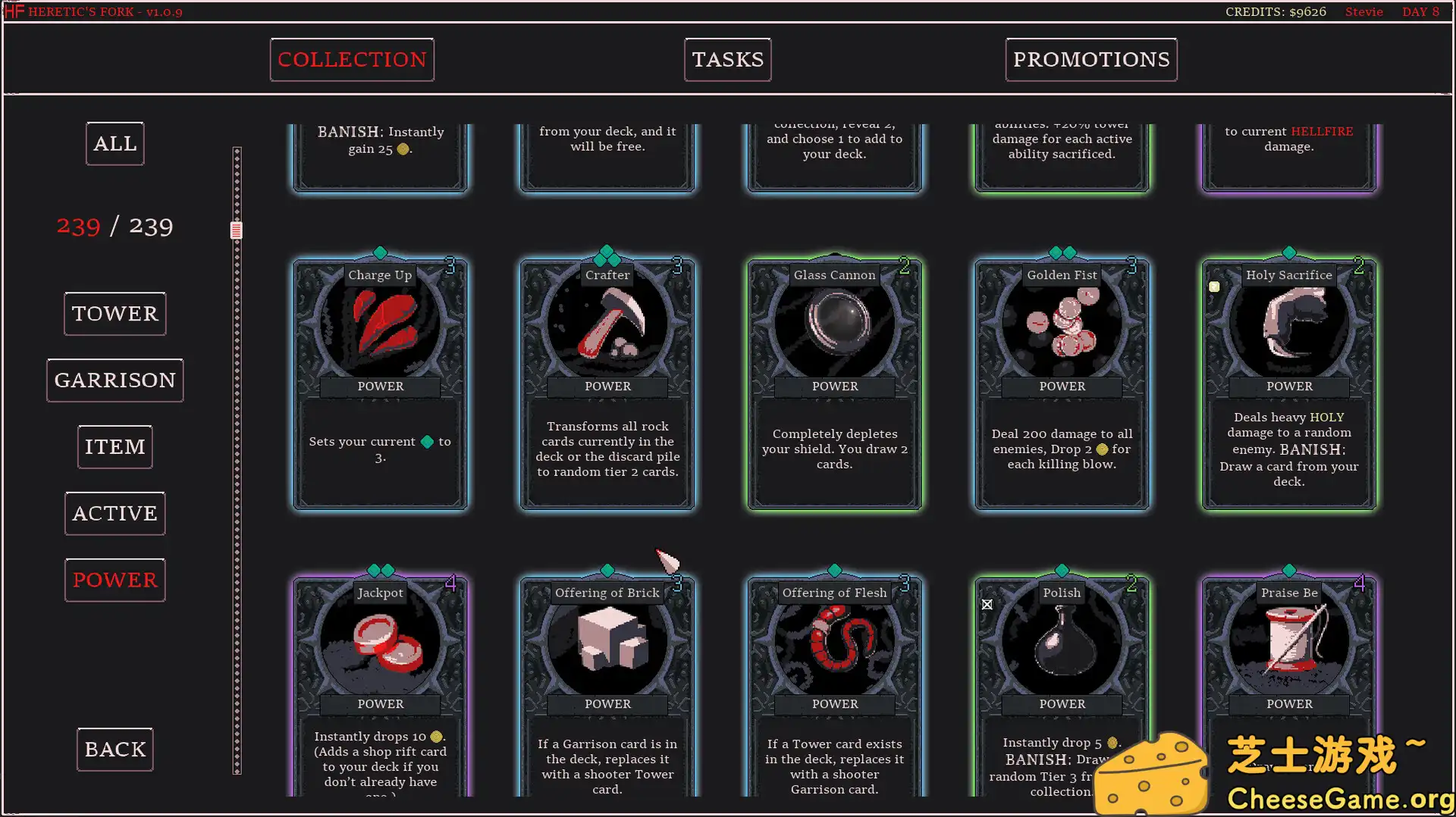Click the Golden Fist card illustration
The height and width of the screenshot is (817, 1456).
[1062, 324]
